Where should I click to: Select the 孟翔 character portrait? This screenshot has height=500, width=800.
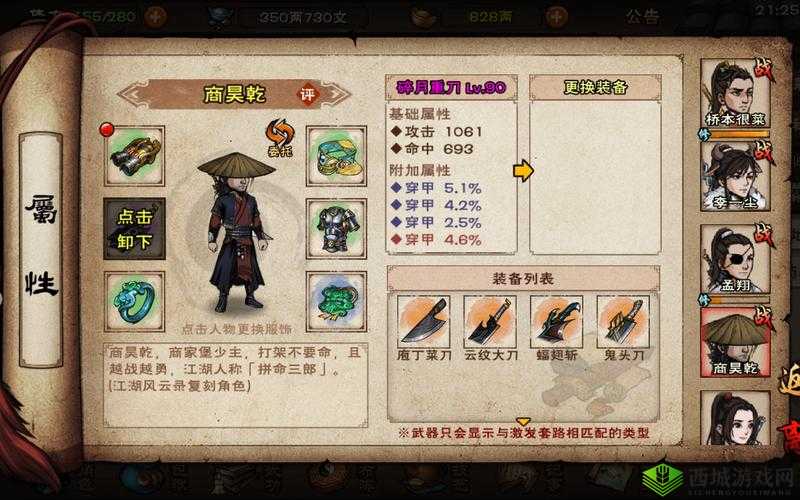click(734, 258)
